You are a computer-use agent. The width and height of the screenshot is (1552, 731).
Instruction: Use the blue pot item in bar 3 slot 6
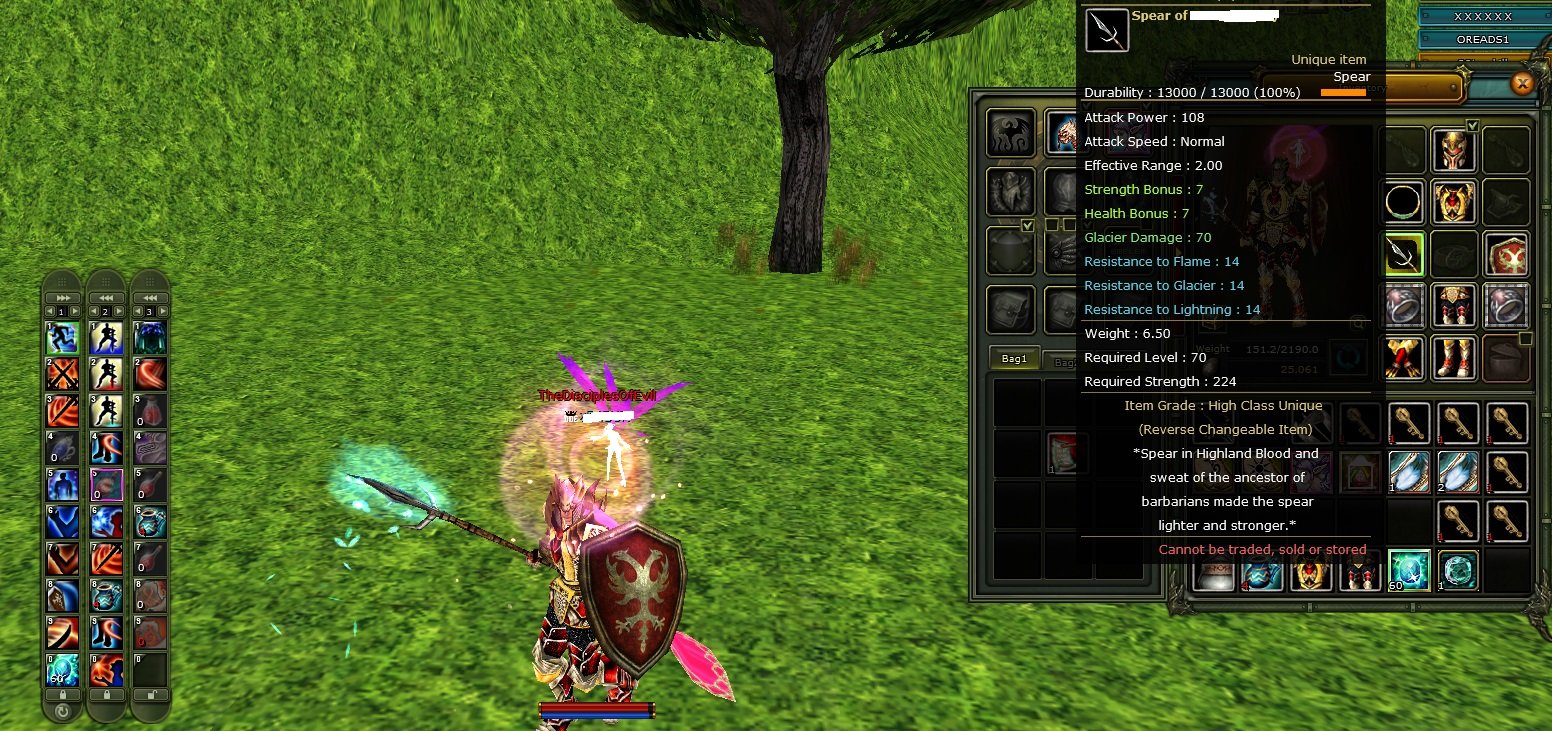(150, 521)
